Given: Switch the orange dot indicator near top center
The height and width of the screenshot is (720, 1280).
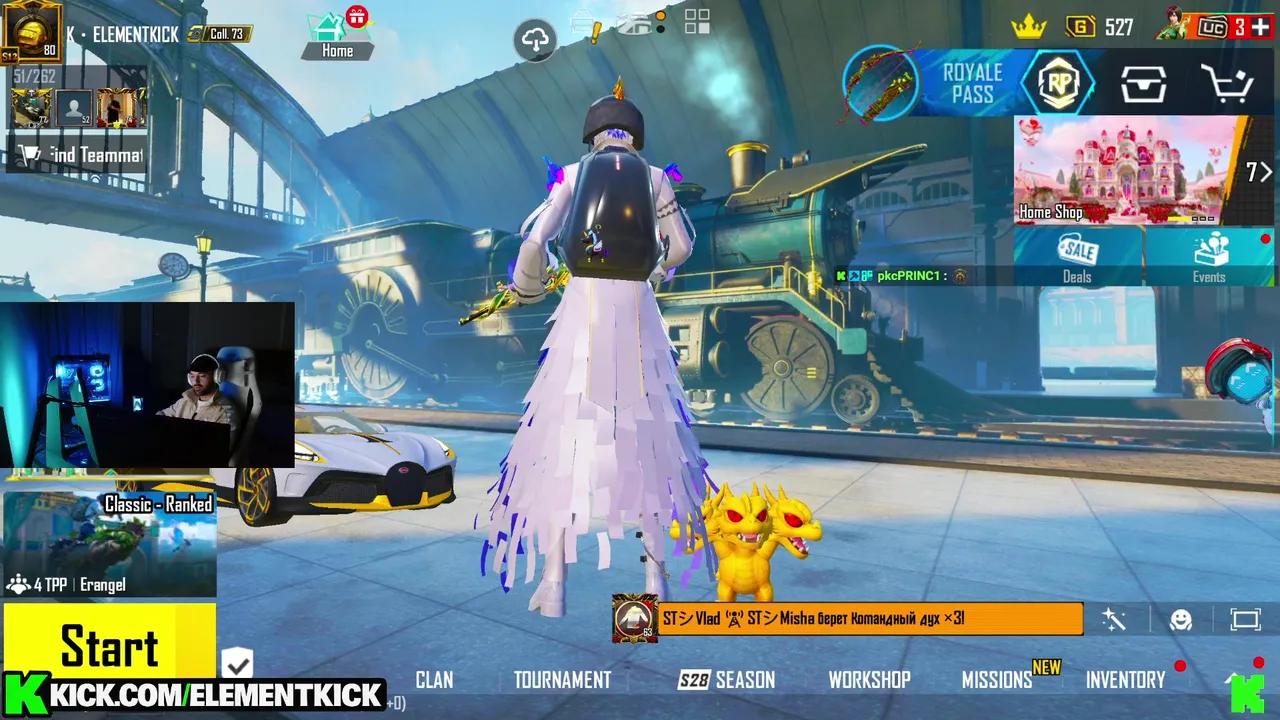Looking at the screenshot, I should [x=661, y=16].
